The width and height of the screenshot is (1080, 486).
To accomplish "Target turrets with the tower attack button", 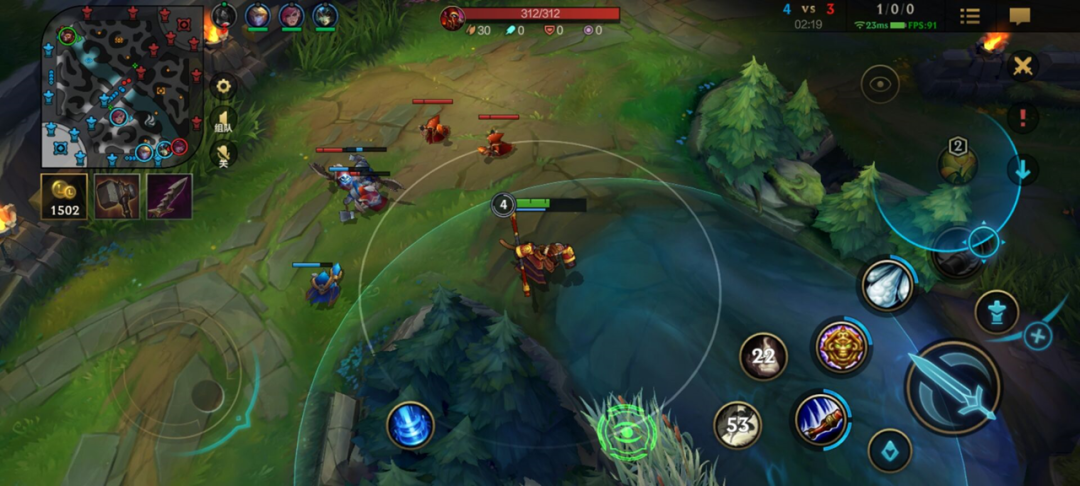I will 996,311.
